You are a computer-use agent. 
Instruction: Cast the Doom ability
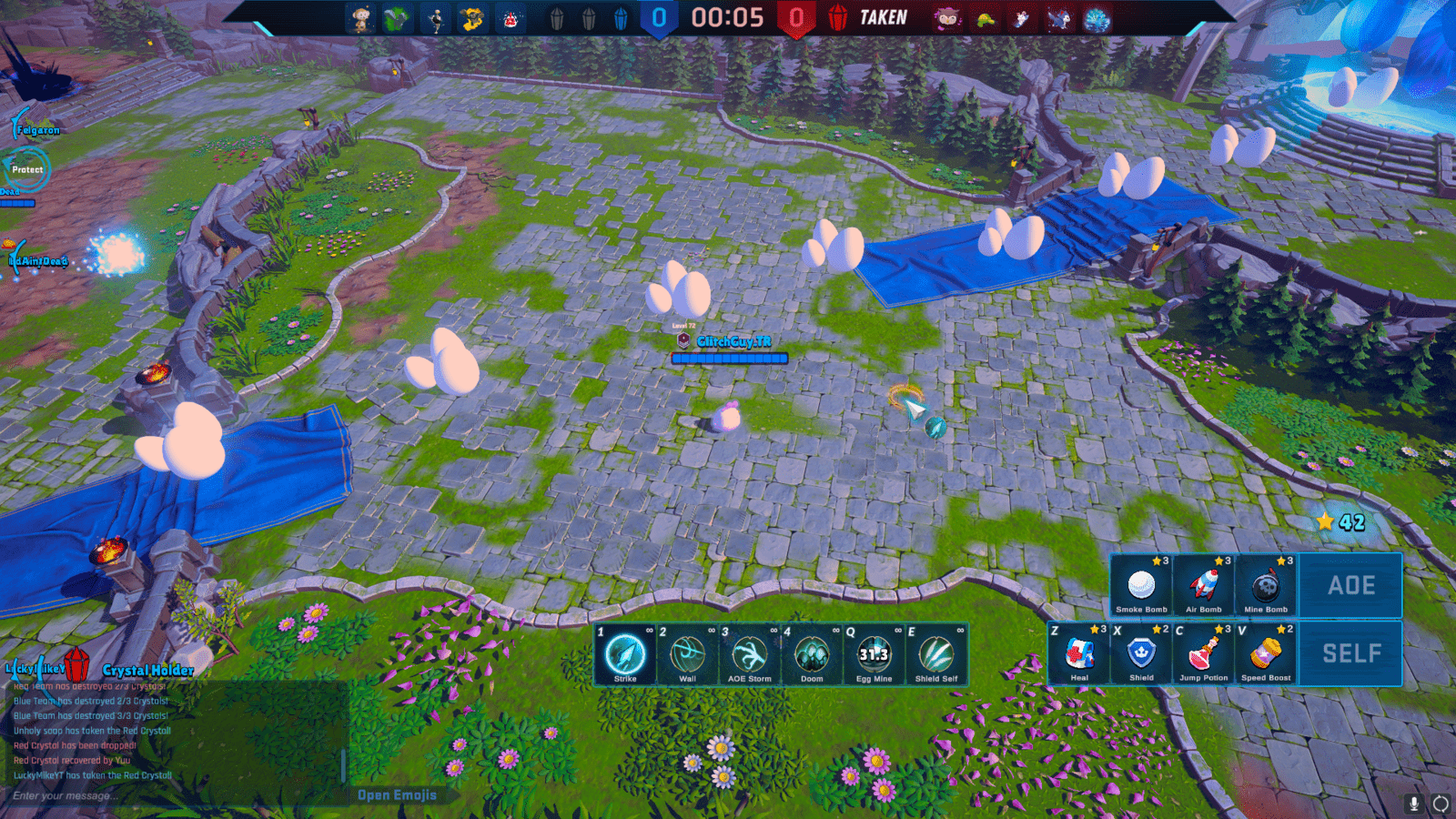coord(811,658)
